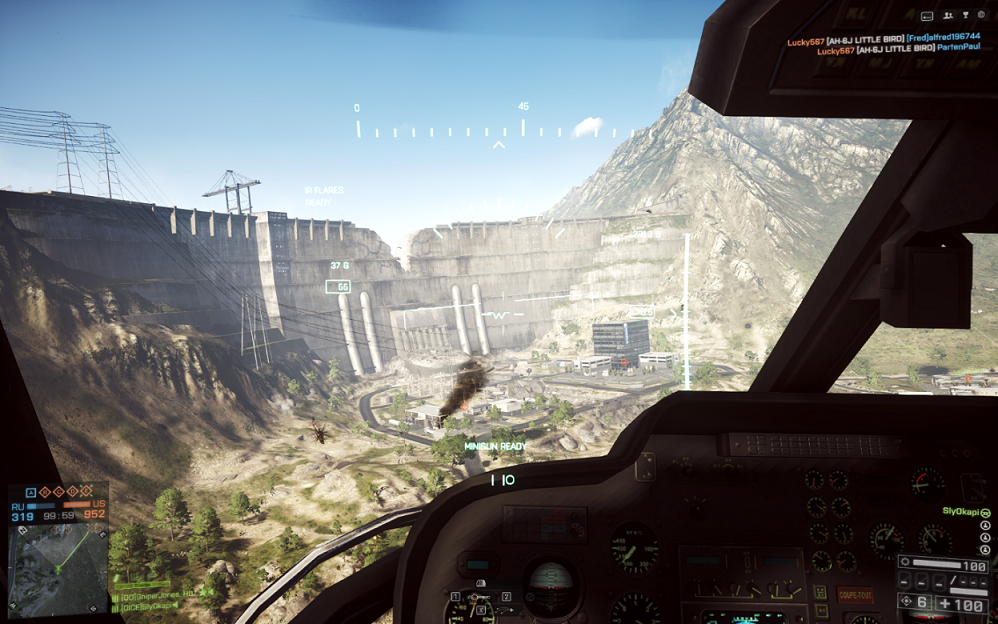Select the SlyOkapi pilot seat icon
The width and height of the screenshot is (998, 624).
[x=985, y=512]
